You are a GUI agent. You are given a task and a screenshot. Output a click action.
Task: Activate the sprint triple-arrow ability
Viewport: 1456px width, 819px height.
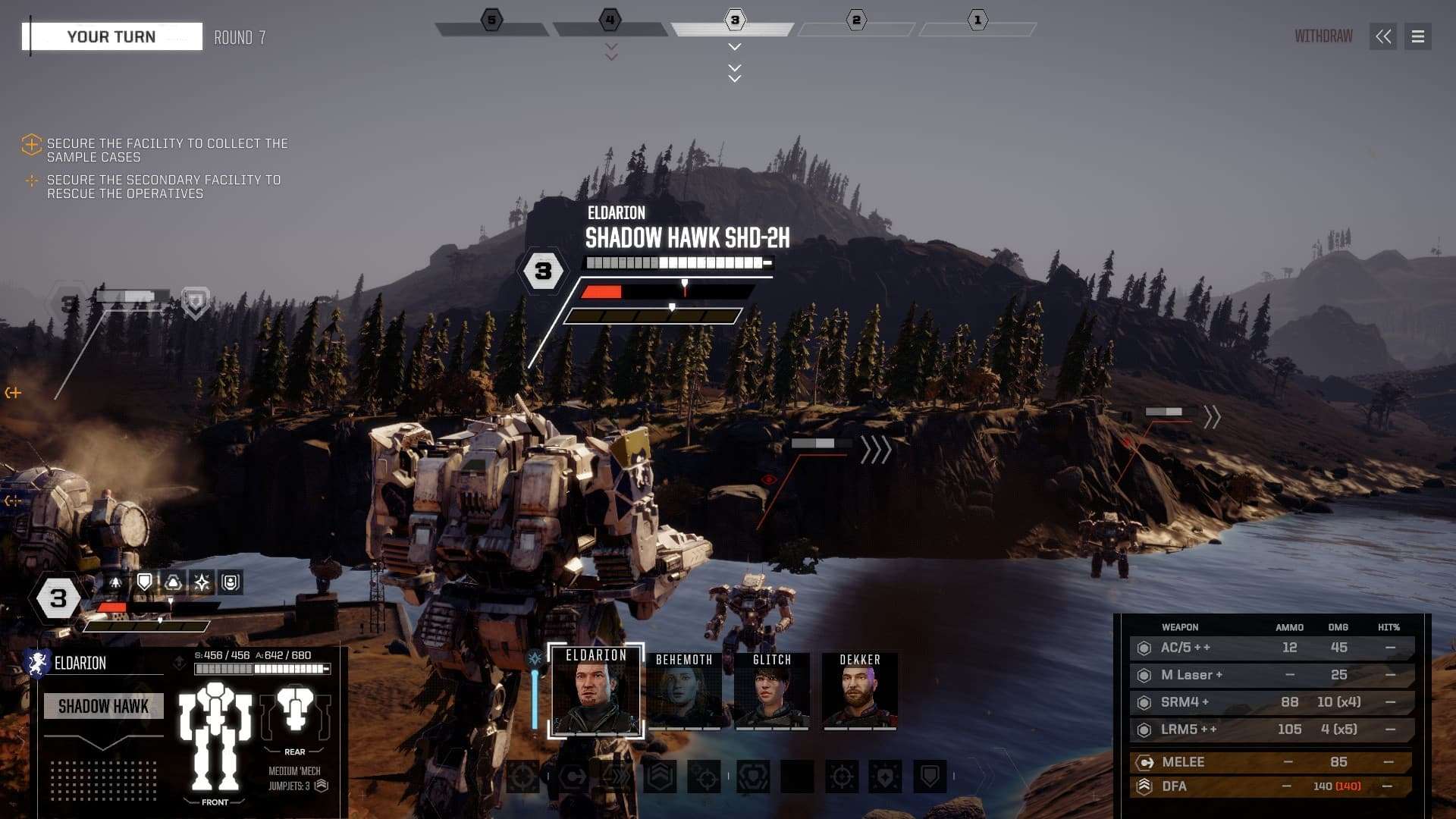click(616, 777)
